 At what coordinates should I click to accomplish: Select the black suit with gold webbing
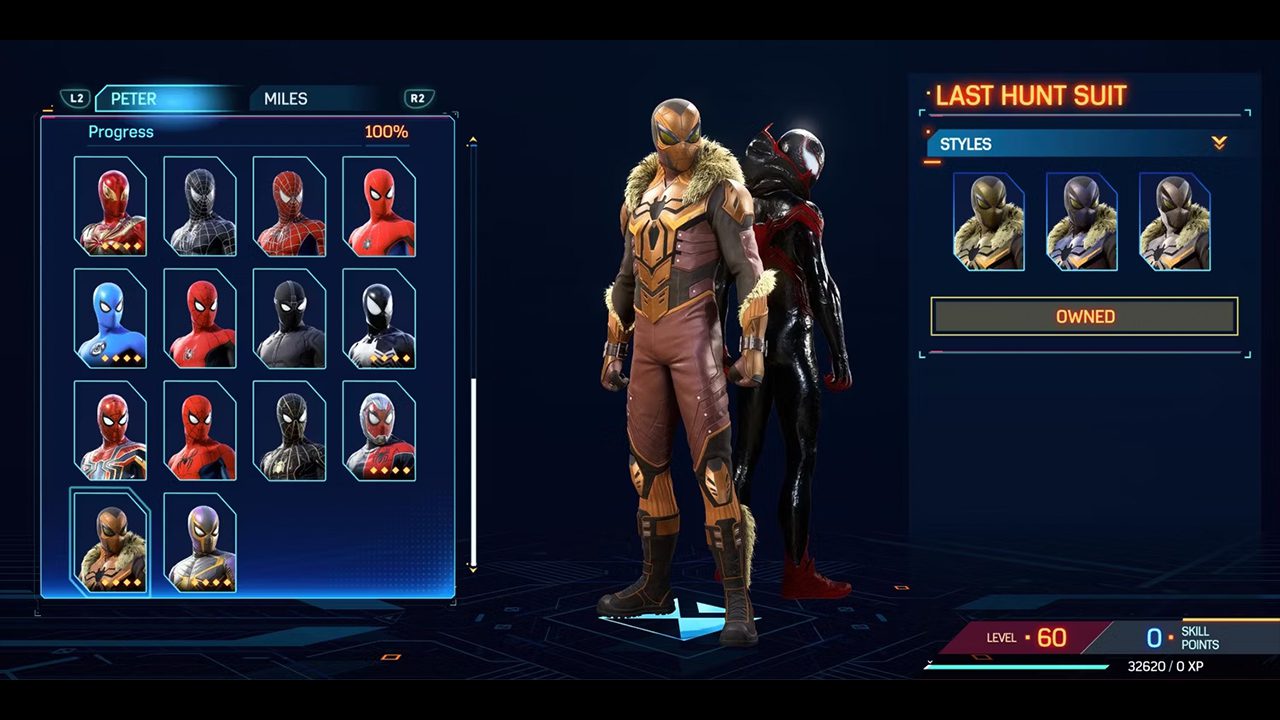[289, 431]
